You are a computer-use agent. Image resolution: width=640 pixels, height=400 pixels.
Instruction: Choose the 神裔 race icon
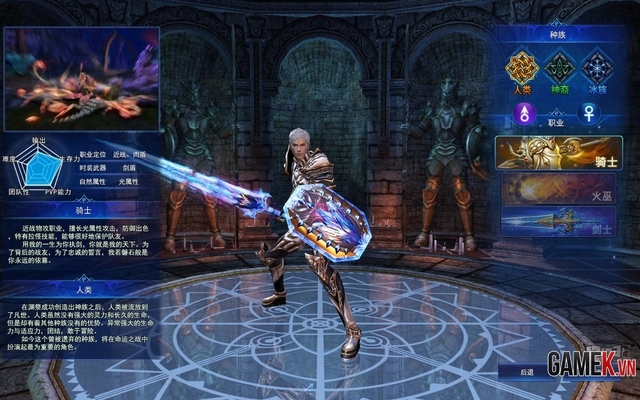[x=558, y=70]
